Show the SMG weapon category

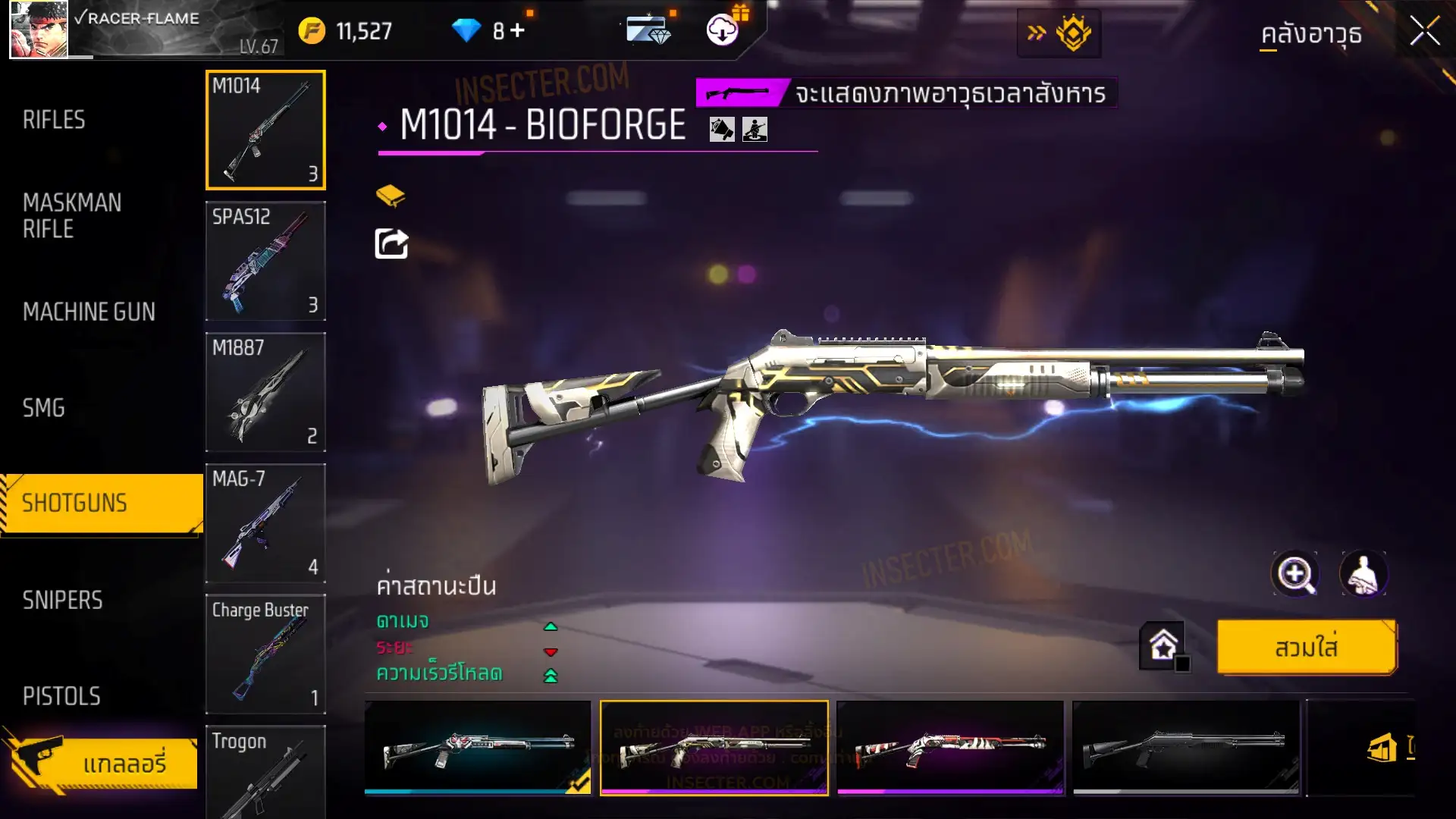click(44, 408)
